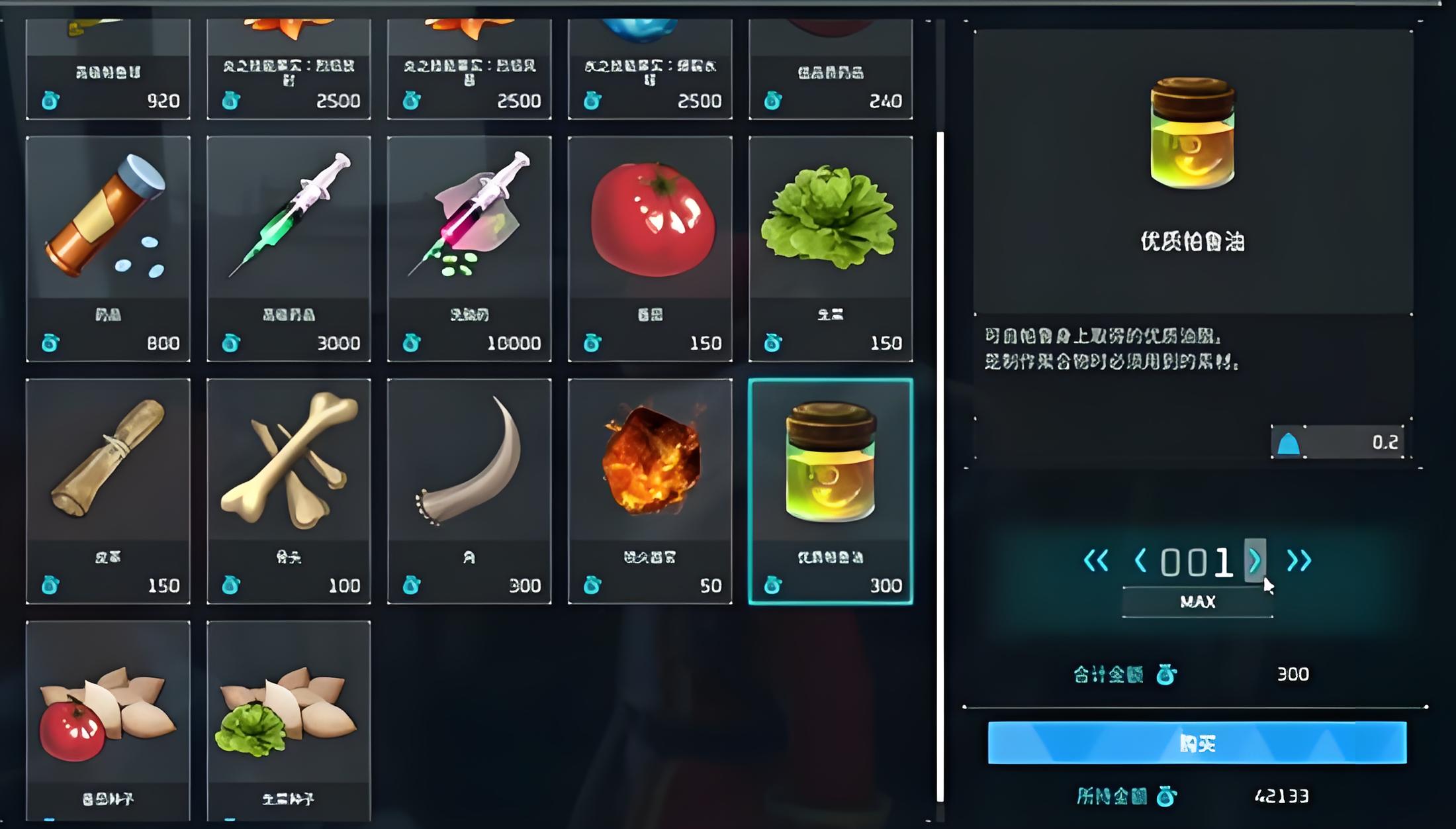The image size is (1456, 829).
Task: Click the shop list vertical scrollbar
Action: coord(940,463)
